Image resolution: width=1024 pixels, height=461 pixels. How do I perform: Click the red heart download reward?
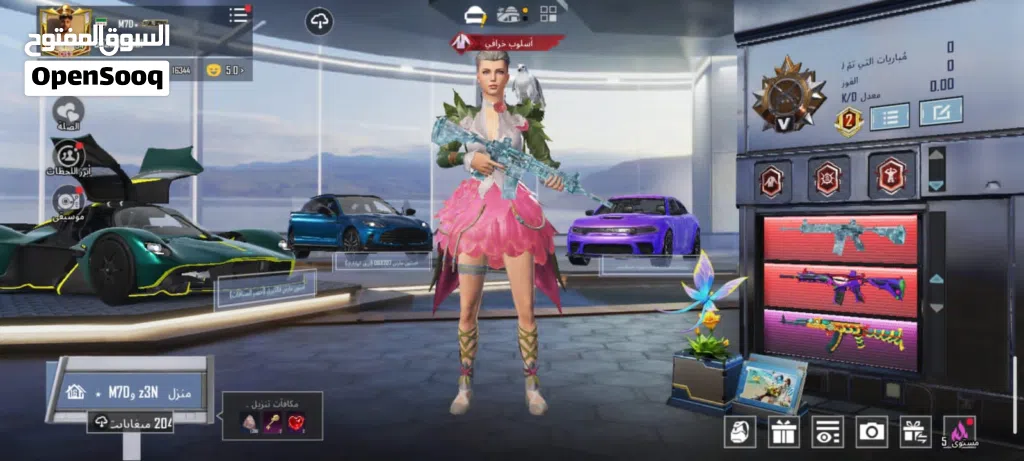click(294, 423)
